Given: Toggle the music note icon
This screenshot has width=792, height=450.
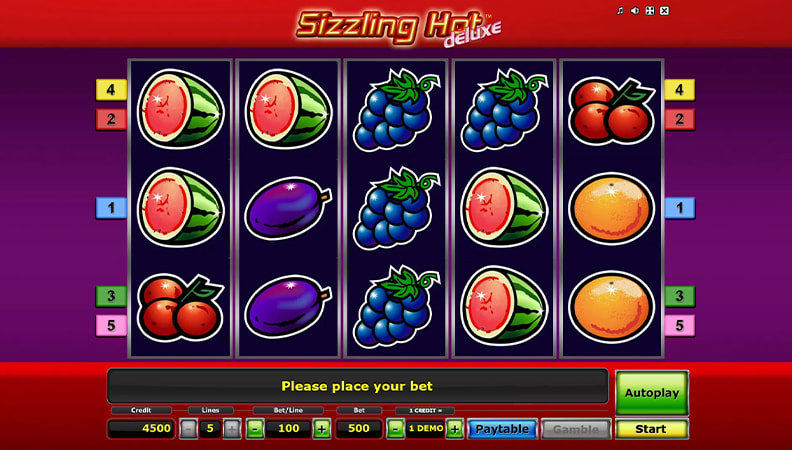Looking at the screenshot, I should [x=620, y=11].
